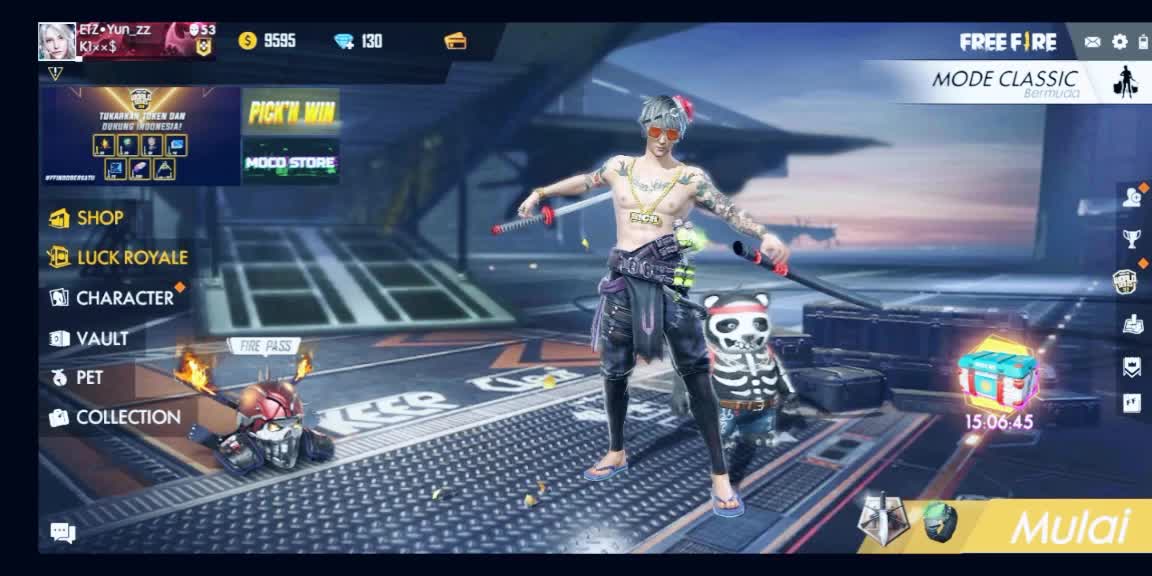Open the Shop menu
Viewport: 1152px width, 576px height.
tap(98, 218)
